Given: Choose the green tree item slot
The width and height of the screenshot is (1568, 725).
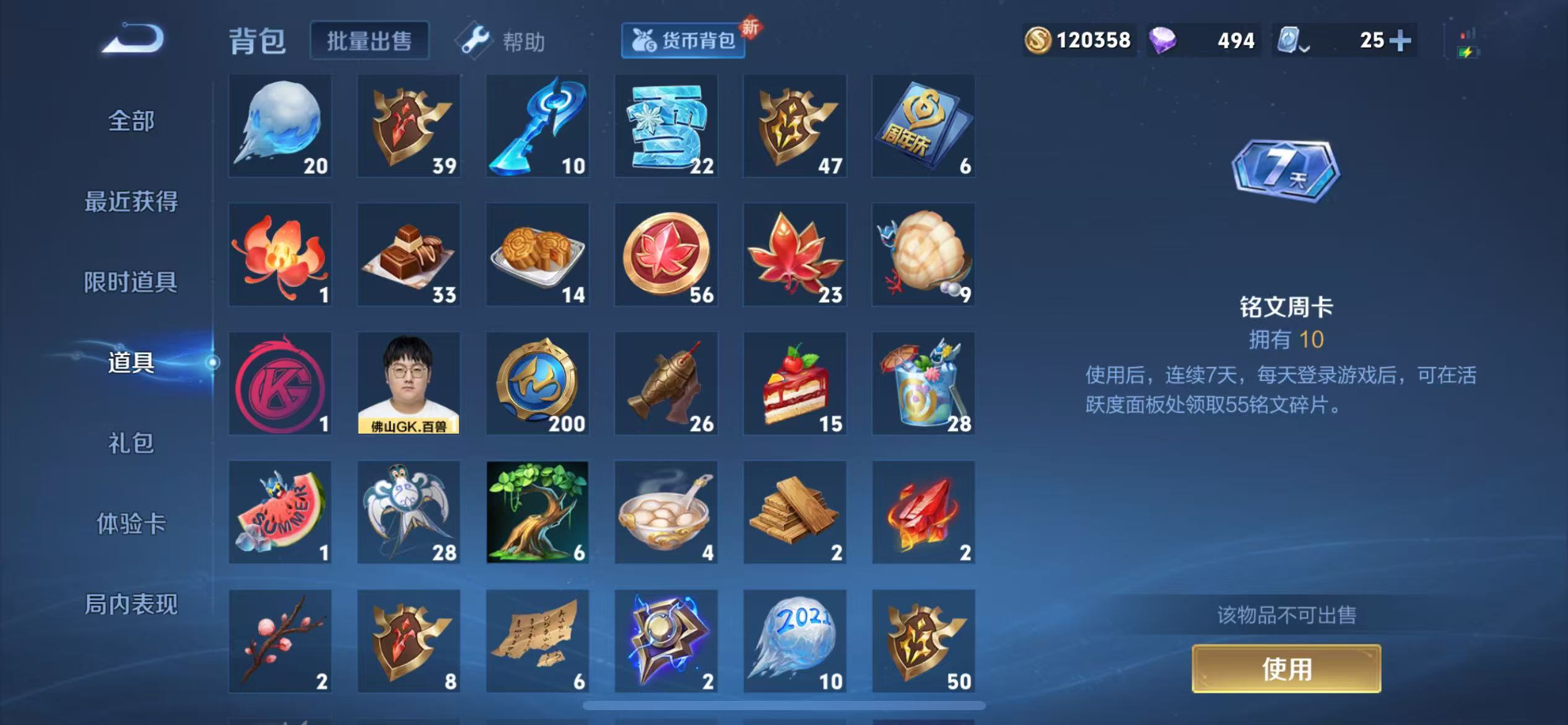Looking at the screenshot, I should click(x=538, y=512).
